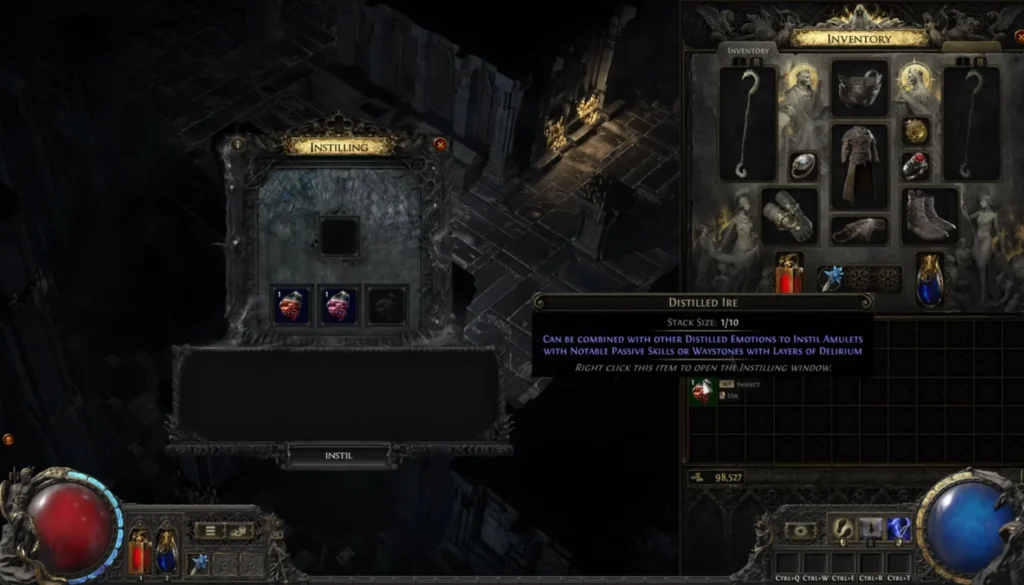This screenshot has width=1024, height=585.
Task: Select the equipped belt slot
Action: tap(859, 230)
